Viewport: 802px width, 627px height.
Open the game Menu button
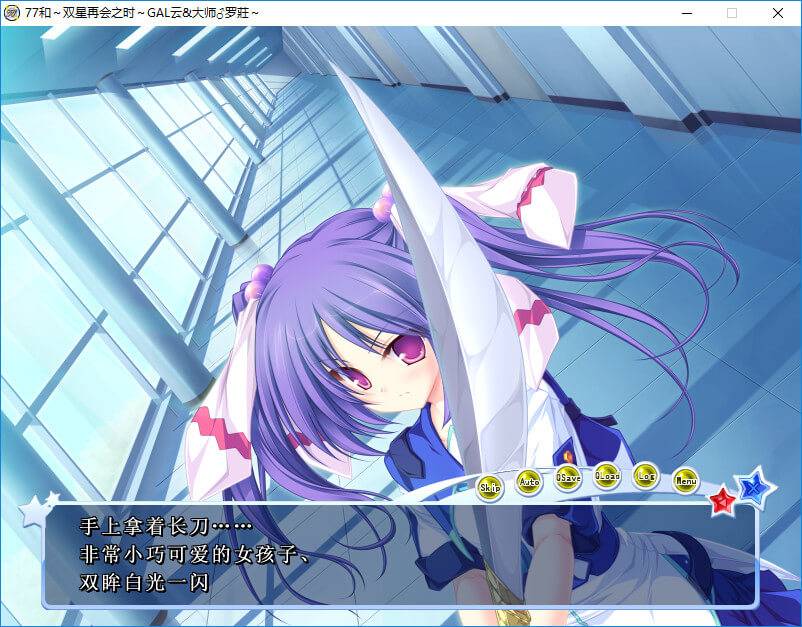point(685,481)
